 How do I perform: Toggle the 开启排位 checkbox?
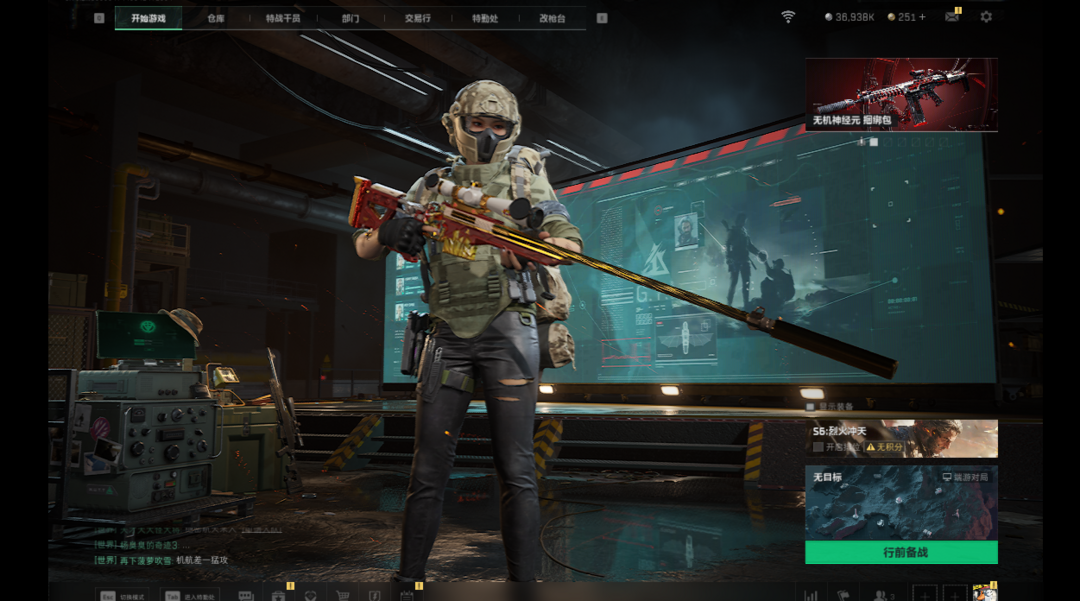click(818, 447)
